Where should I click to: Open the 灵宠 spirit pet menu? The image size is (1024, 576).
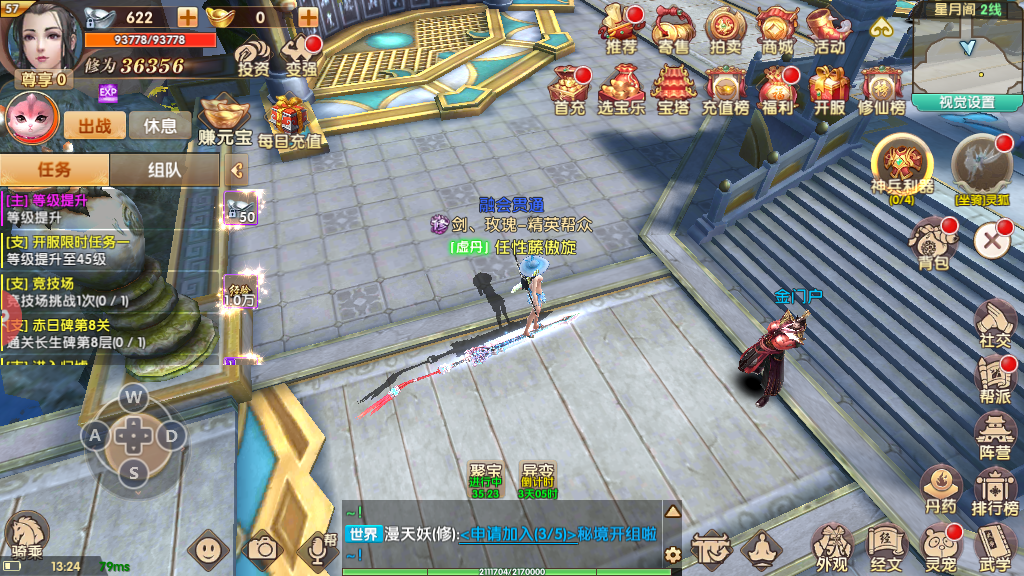click(941, 546)
